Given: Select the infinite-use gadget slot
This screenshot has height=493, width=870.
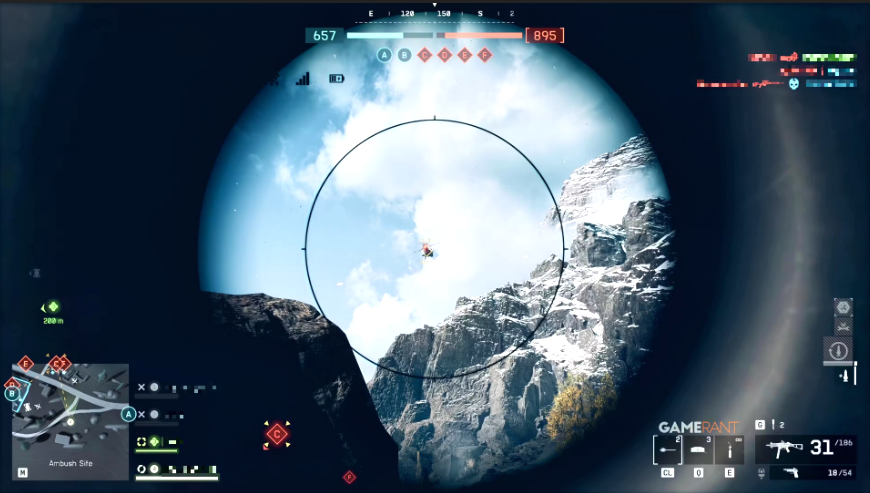Looking at the screenshot, I should tap(729, 450).
